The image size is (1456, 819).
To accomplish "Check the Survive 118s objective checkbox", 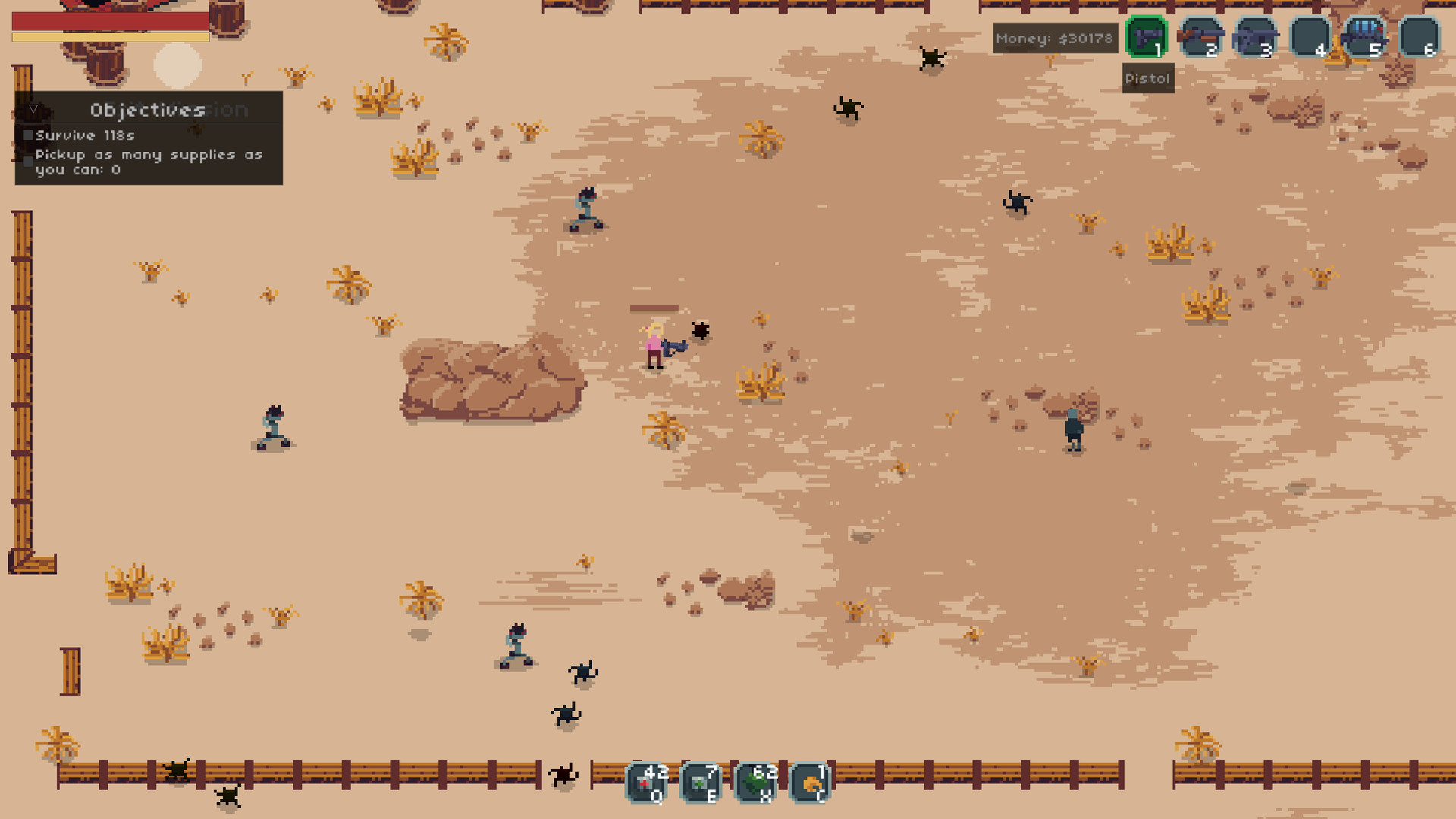I will 28,135.
